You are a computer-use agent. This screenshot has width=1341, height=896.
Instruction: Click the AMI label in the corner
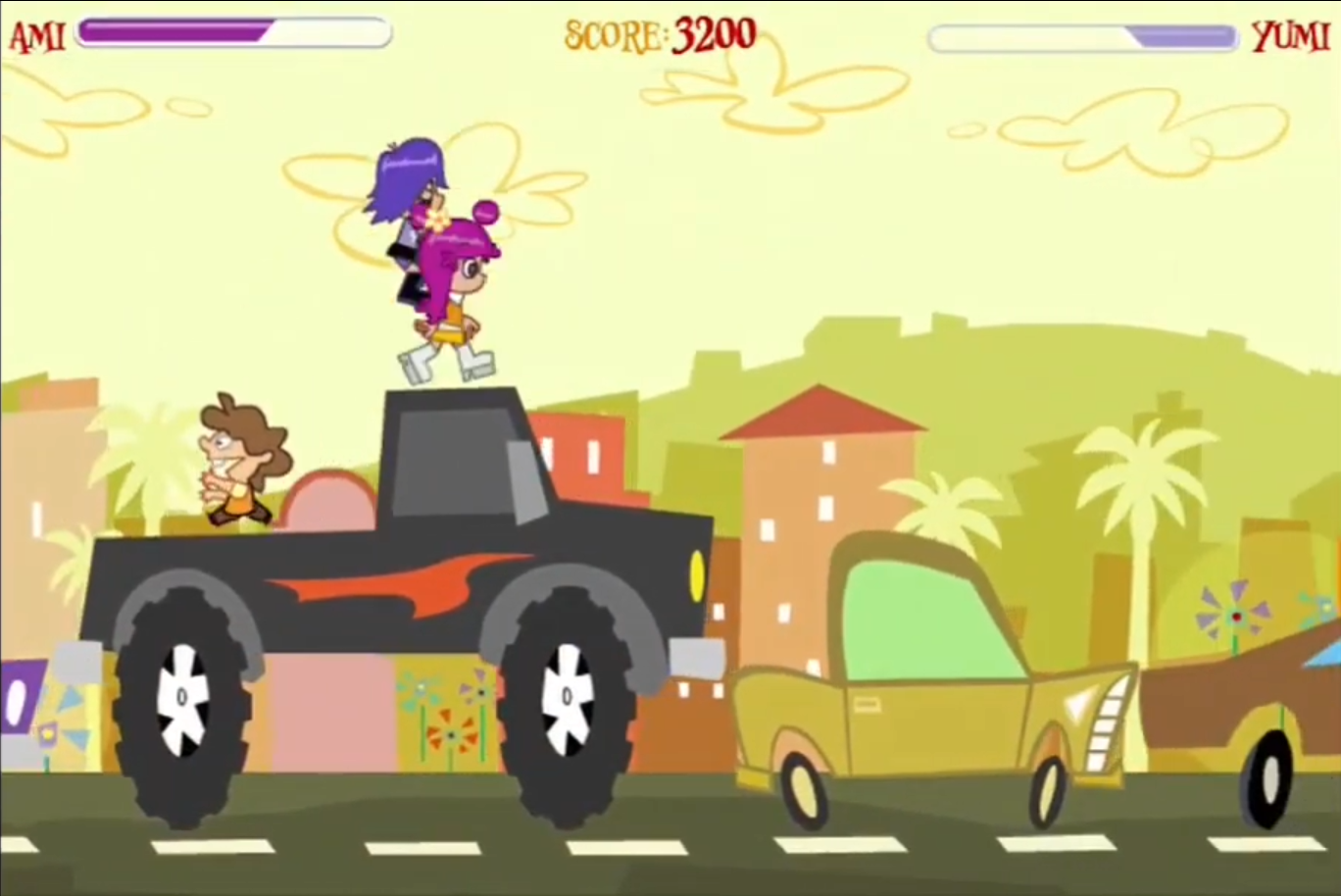(37, 32)
